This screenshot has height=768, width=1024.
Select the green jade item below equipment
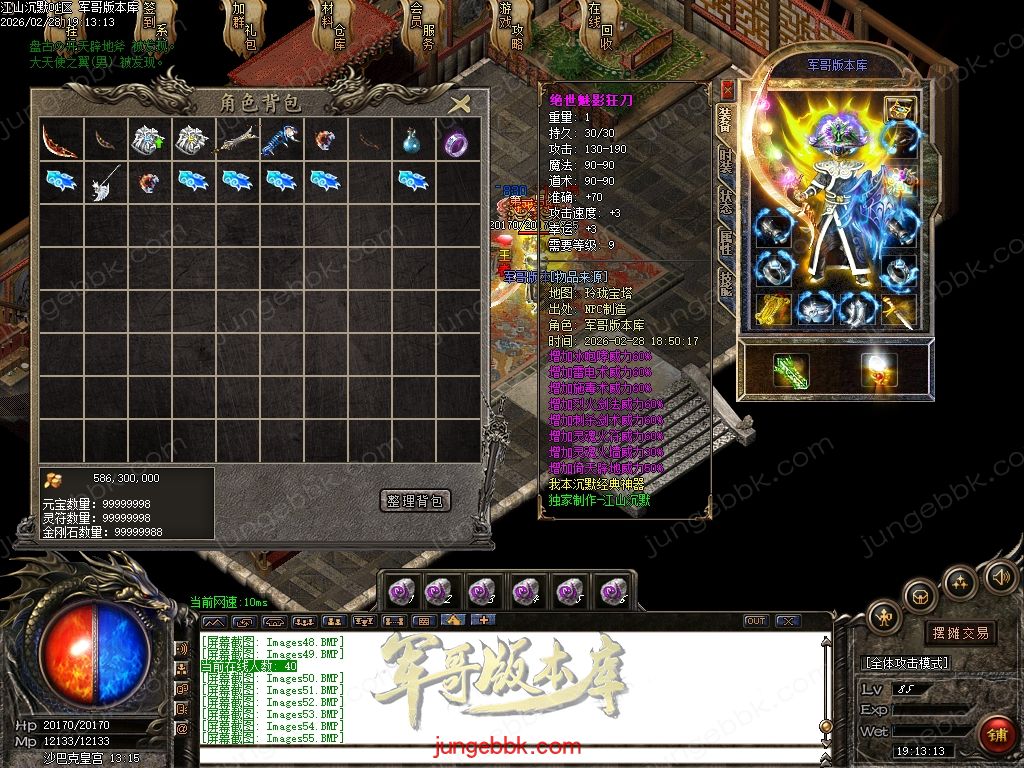tap(790, 371)
